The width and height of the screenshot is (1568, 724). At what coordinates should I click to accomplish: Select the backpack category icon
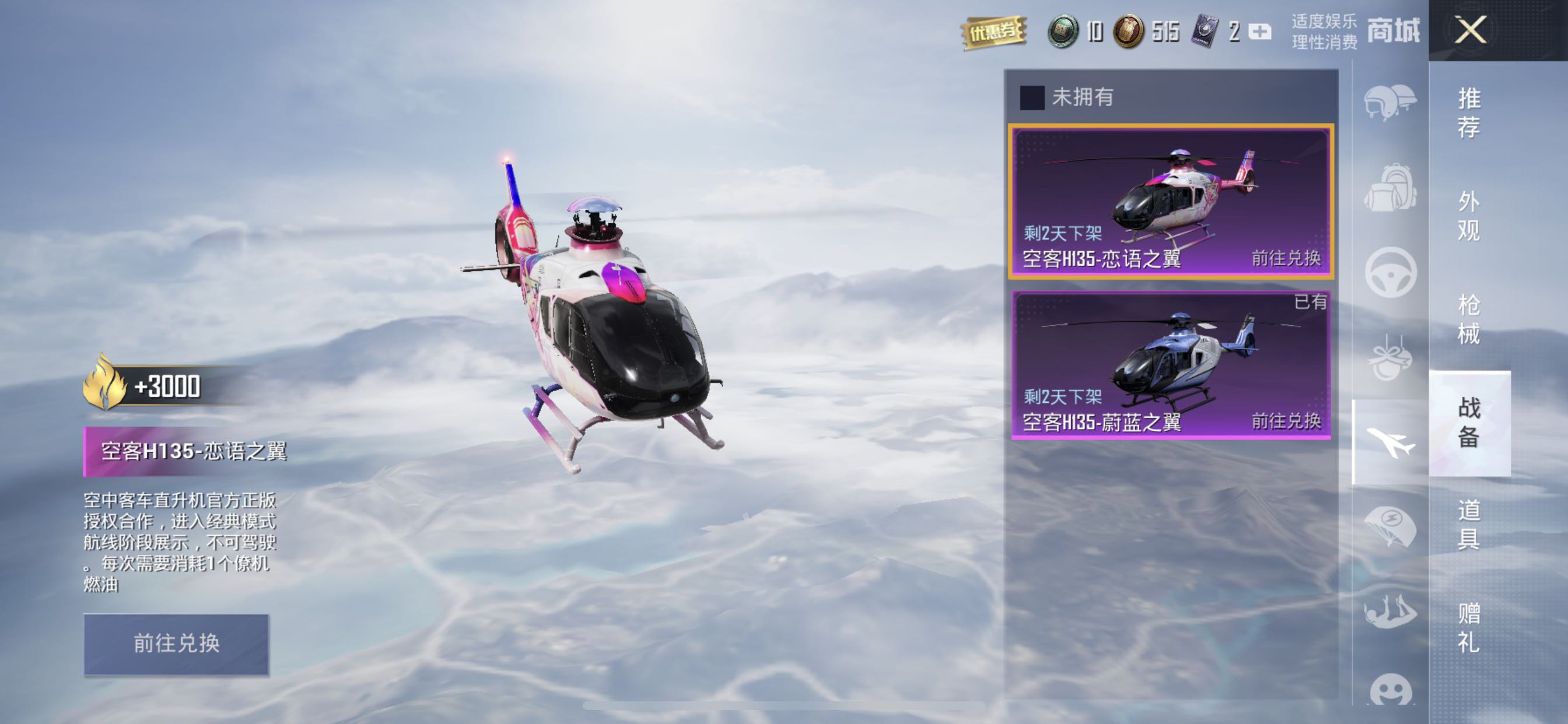click(x=1389, y=187)
